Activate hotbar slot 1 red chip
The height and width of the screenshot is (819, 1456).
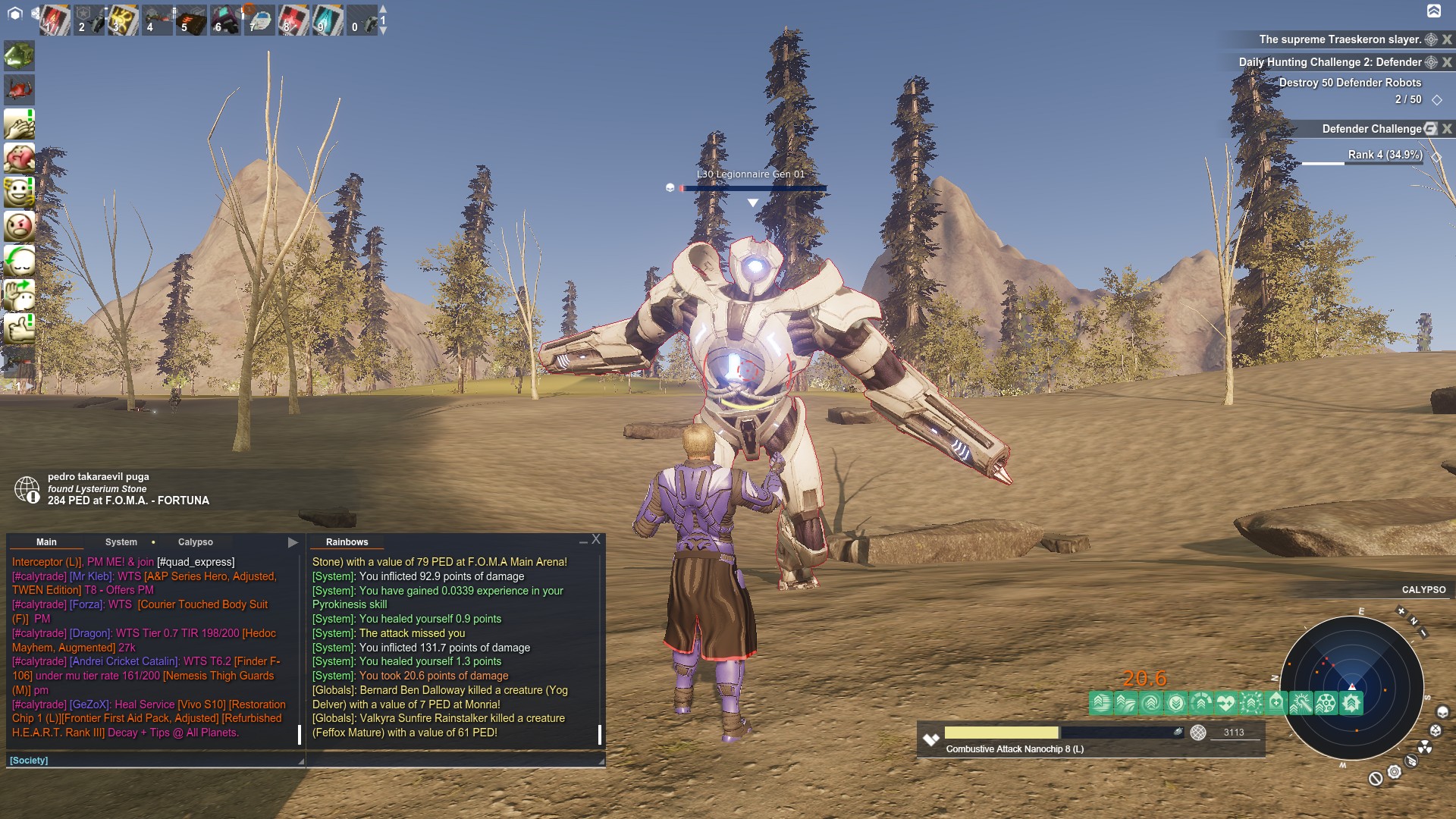pos(55,20)
